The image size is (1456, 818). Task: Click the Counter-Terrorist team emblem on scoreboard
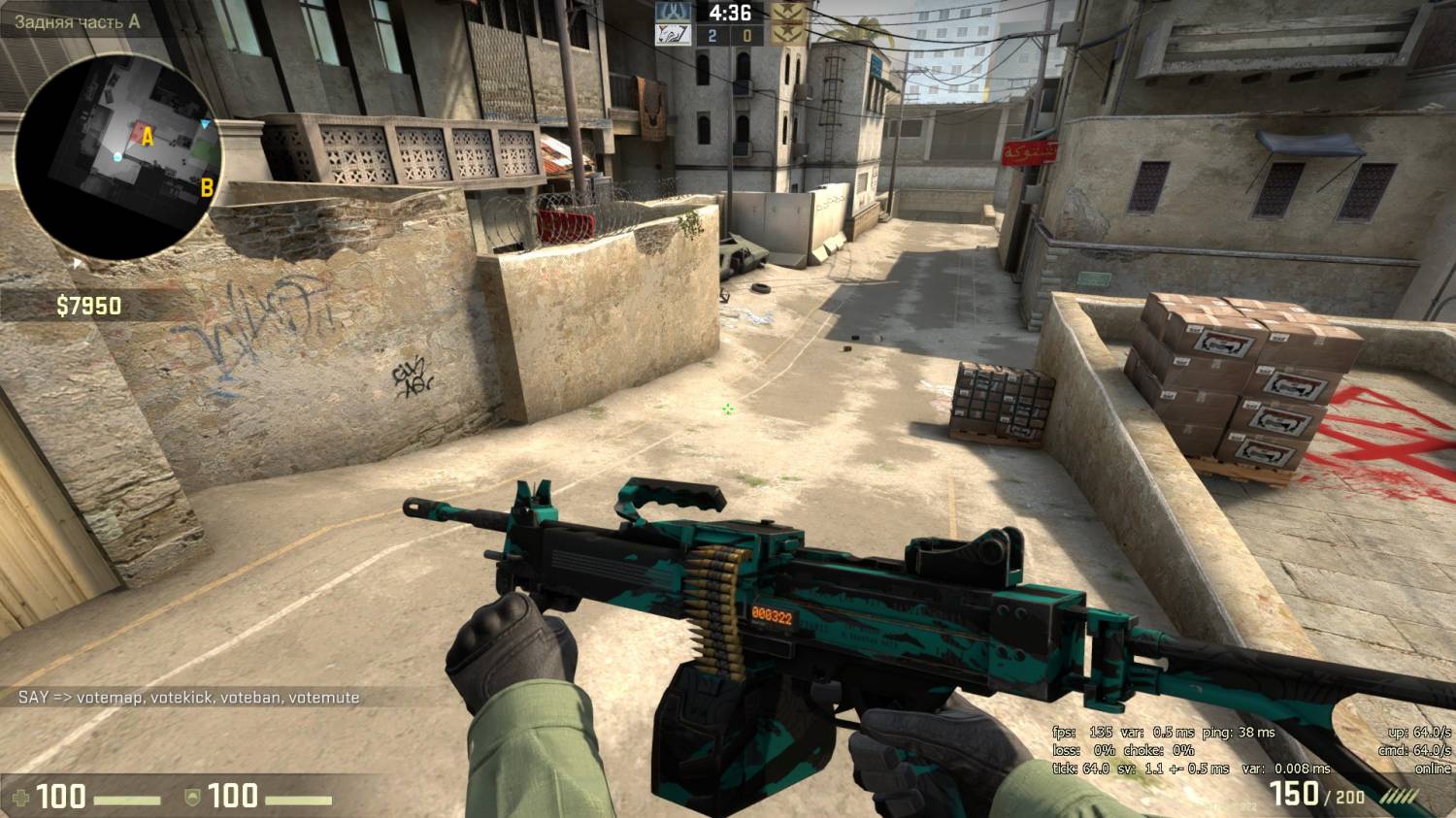point(673,14)
